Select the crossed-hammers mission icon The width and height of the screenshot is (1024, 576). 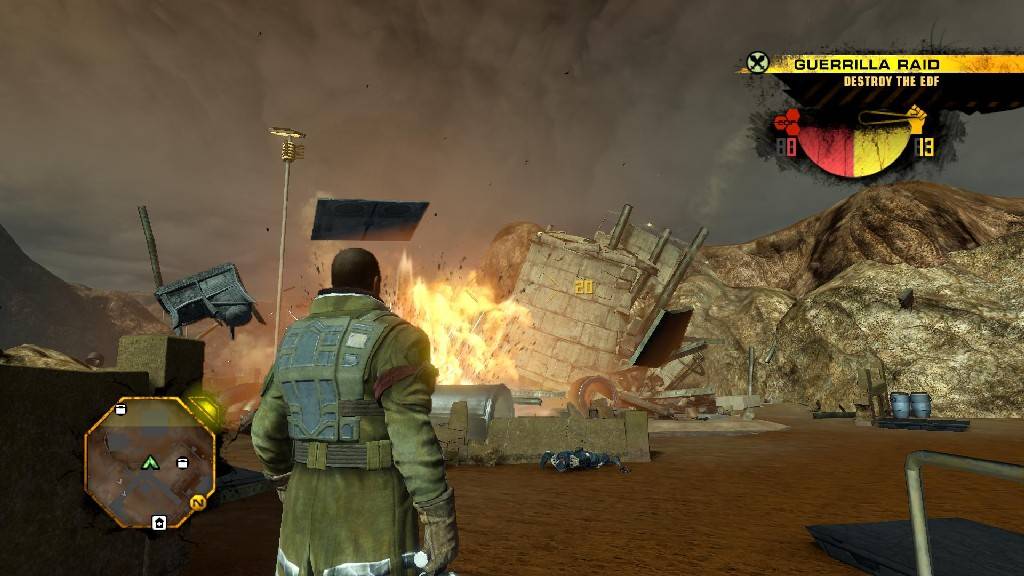tap(757, 63)
